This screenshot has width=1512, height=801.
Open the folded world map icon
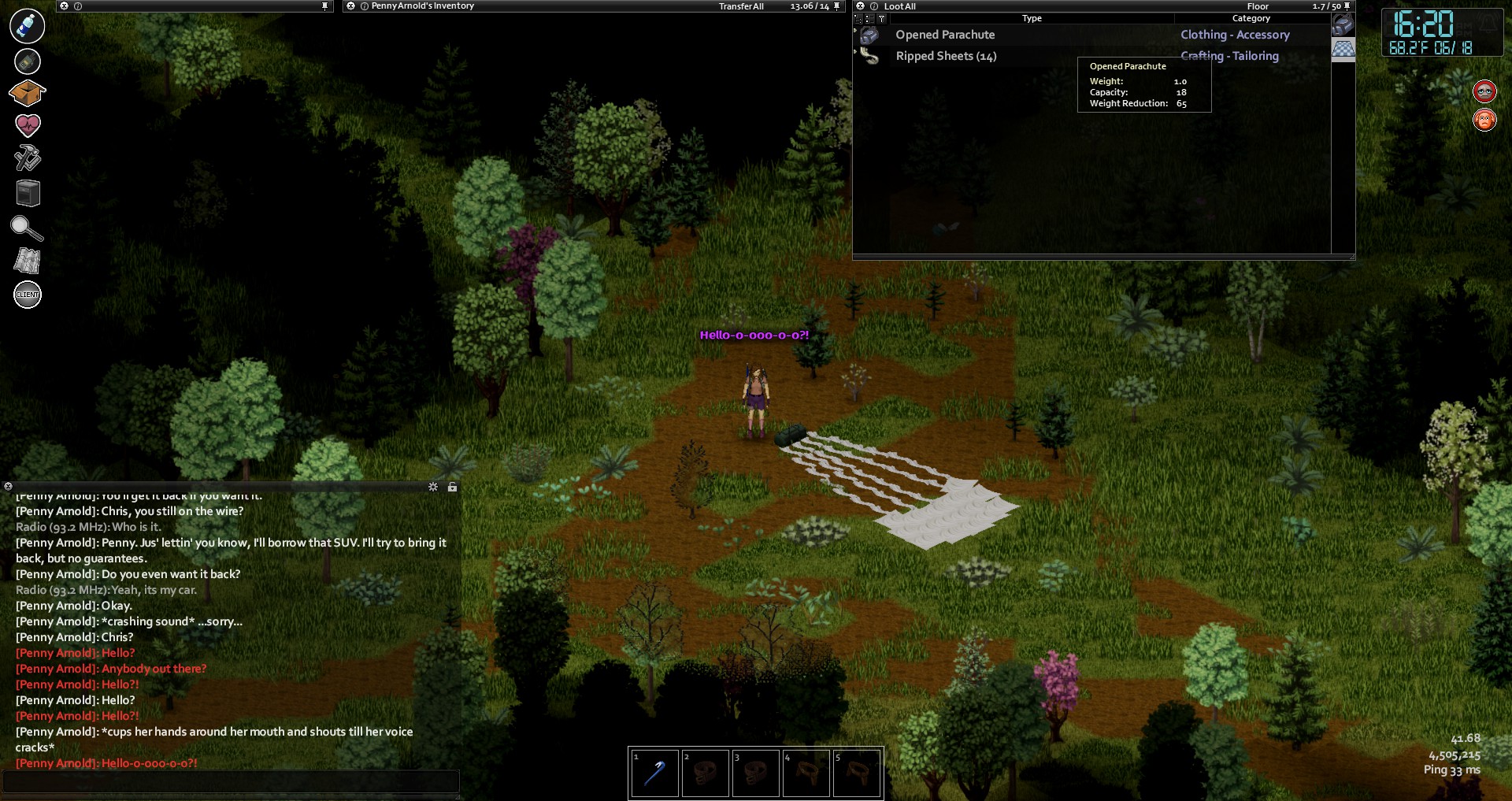(27, 261)
